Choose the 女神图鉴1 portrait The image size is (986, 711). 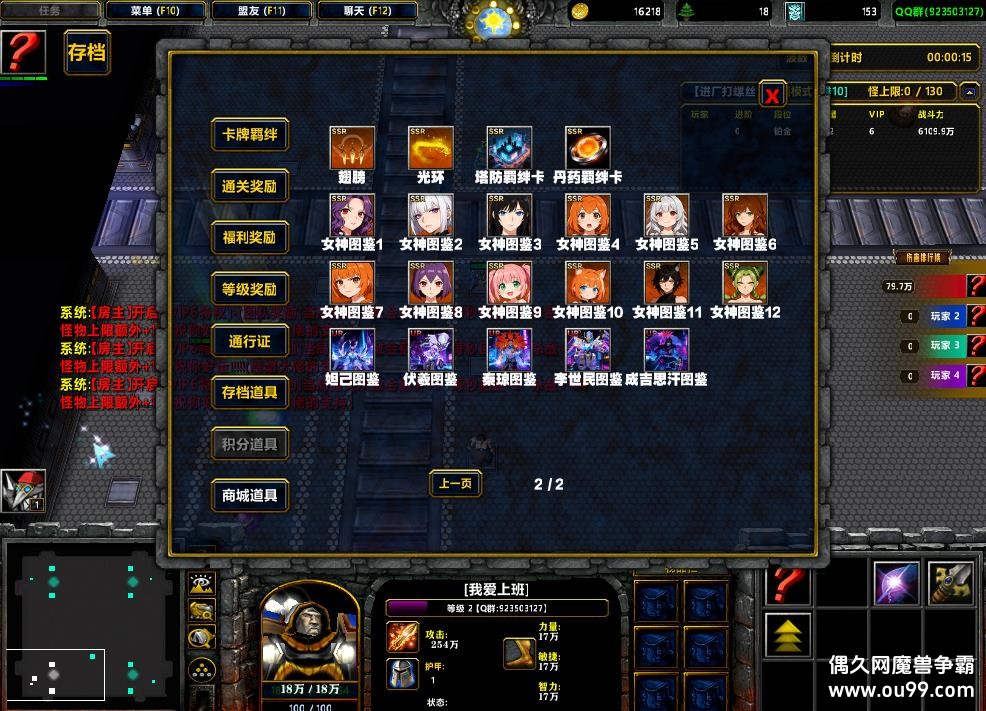352,216
